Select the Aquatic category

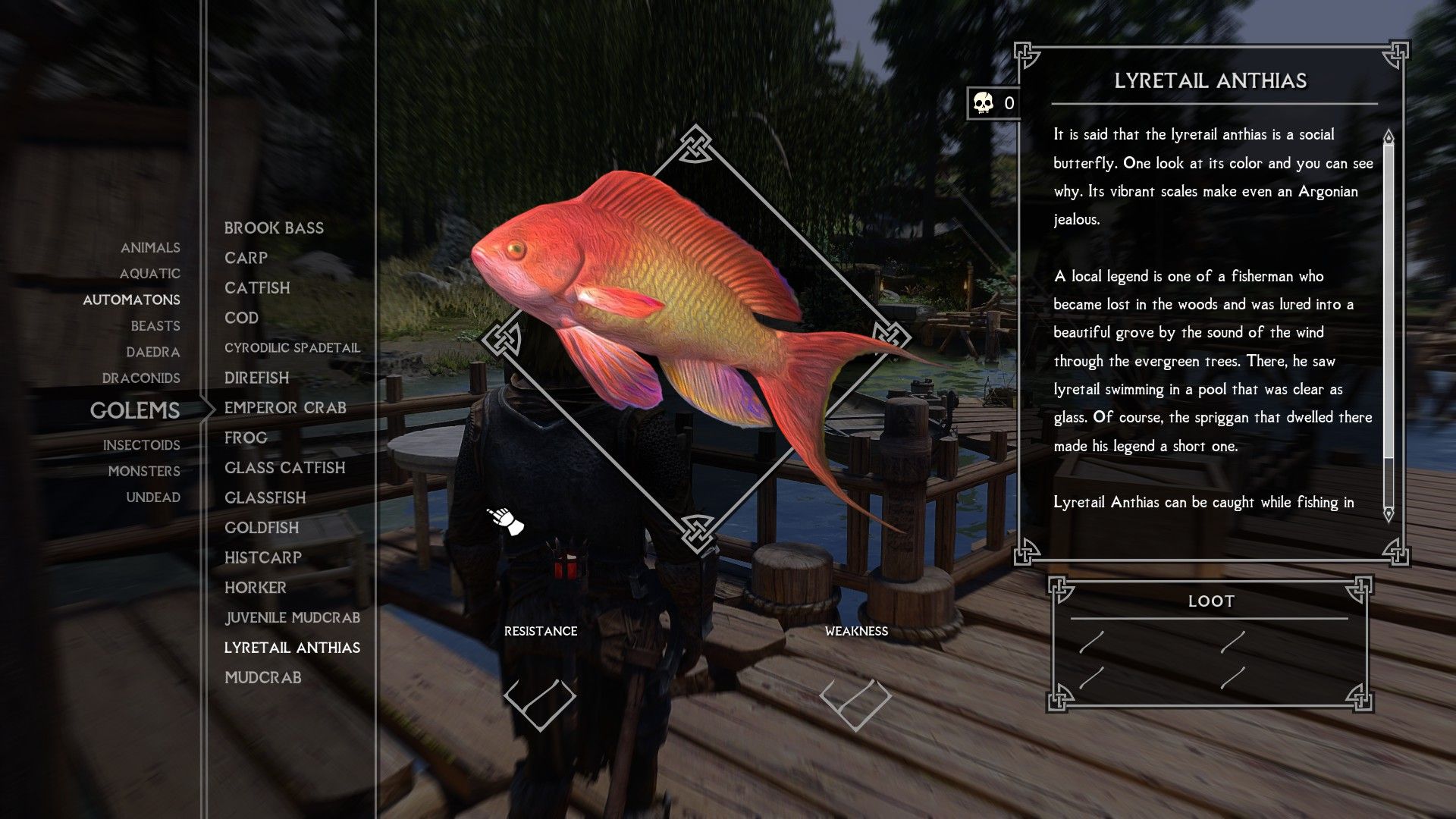point(151,274)
